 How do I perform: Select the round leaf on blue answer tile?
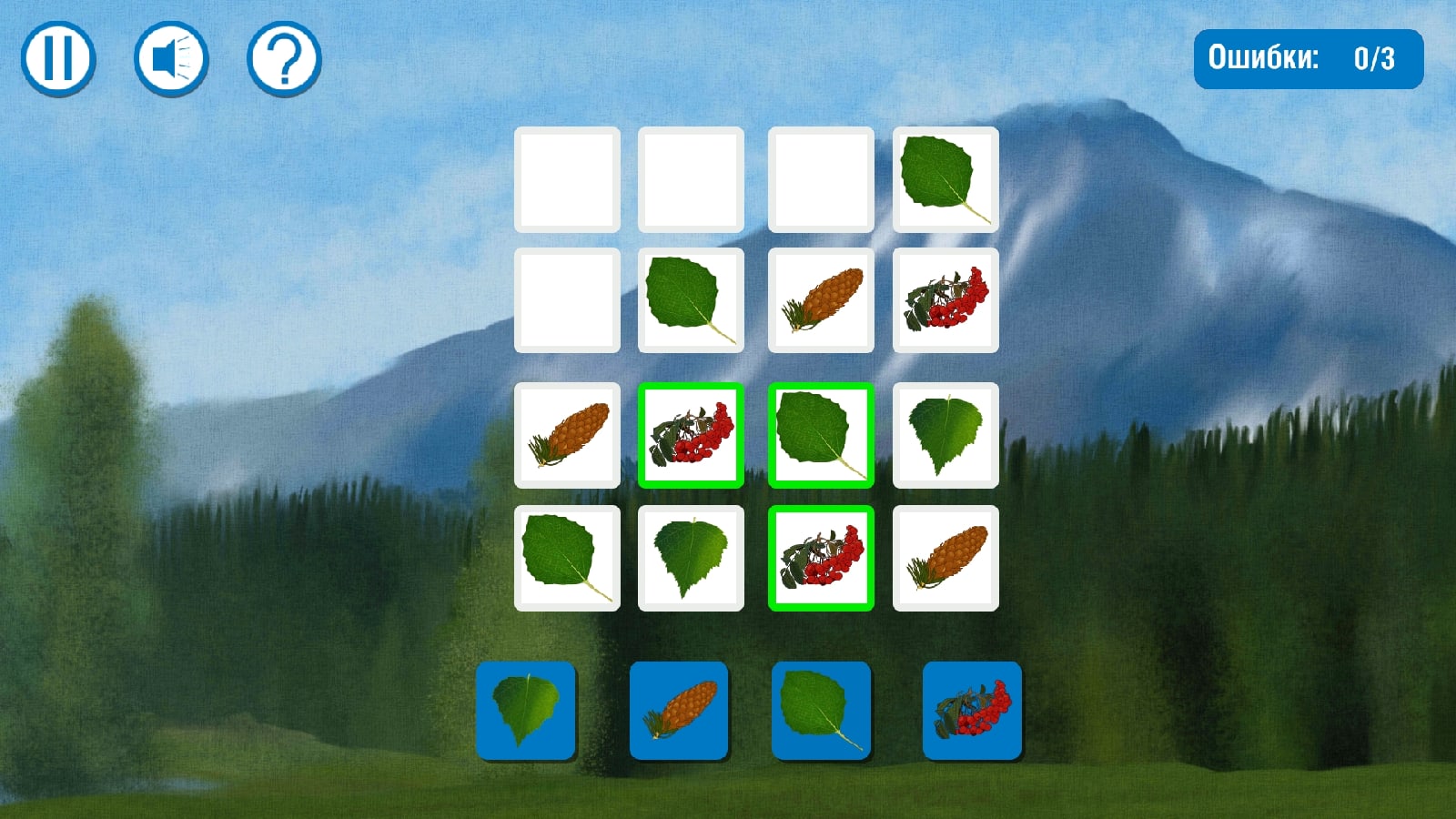pos(821,711)
